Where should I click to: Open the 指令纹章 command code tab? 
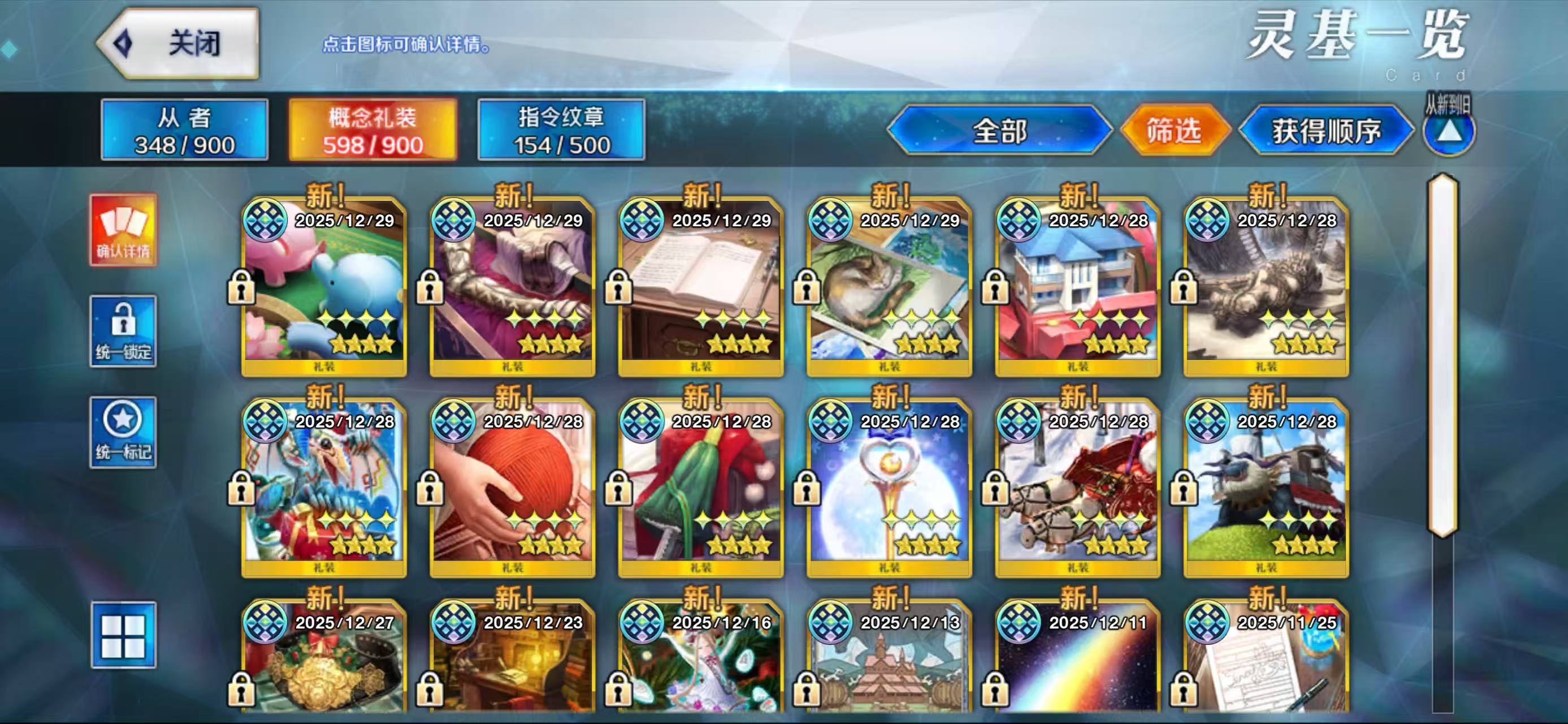click(561, 130)
